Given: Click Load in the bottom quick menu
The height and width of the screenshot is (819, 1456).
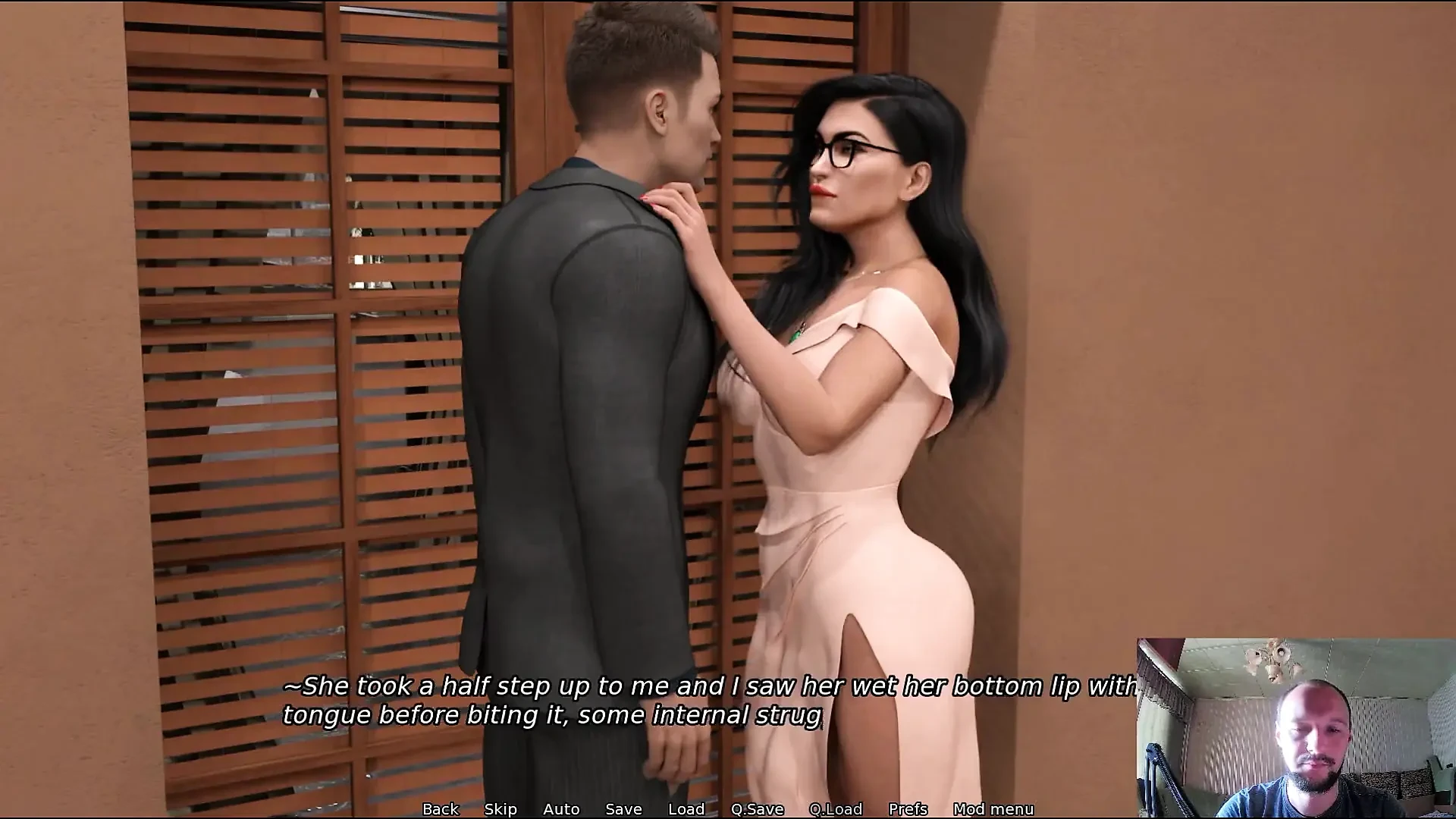Looking at the screenshot, I should click(685, 809).
